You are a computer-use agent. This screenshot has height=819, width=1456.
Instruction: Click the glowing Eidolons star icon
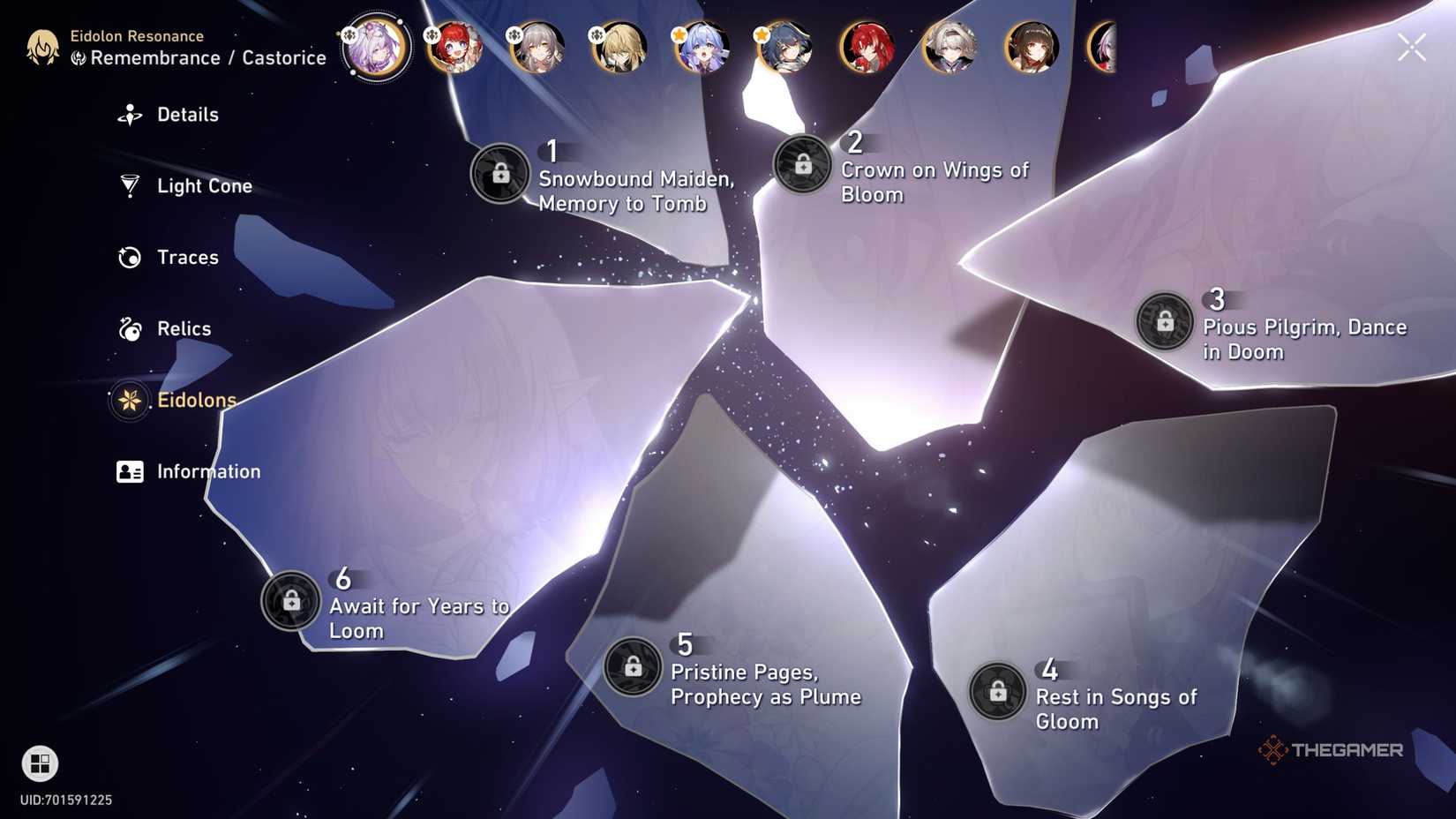(x=130, y=400)
